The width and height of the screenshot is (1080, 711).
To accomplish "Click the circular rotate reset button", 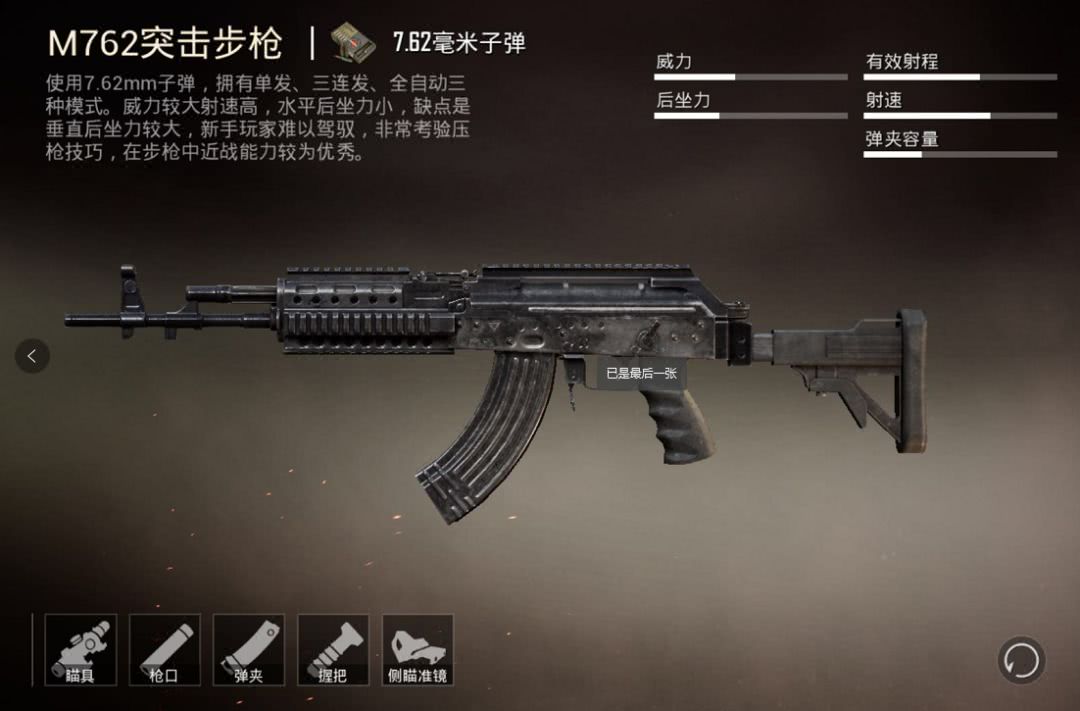I will point(1021,660).
